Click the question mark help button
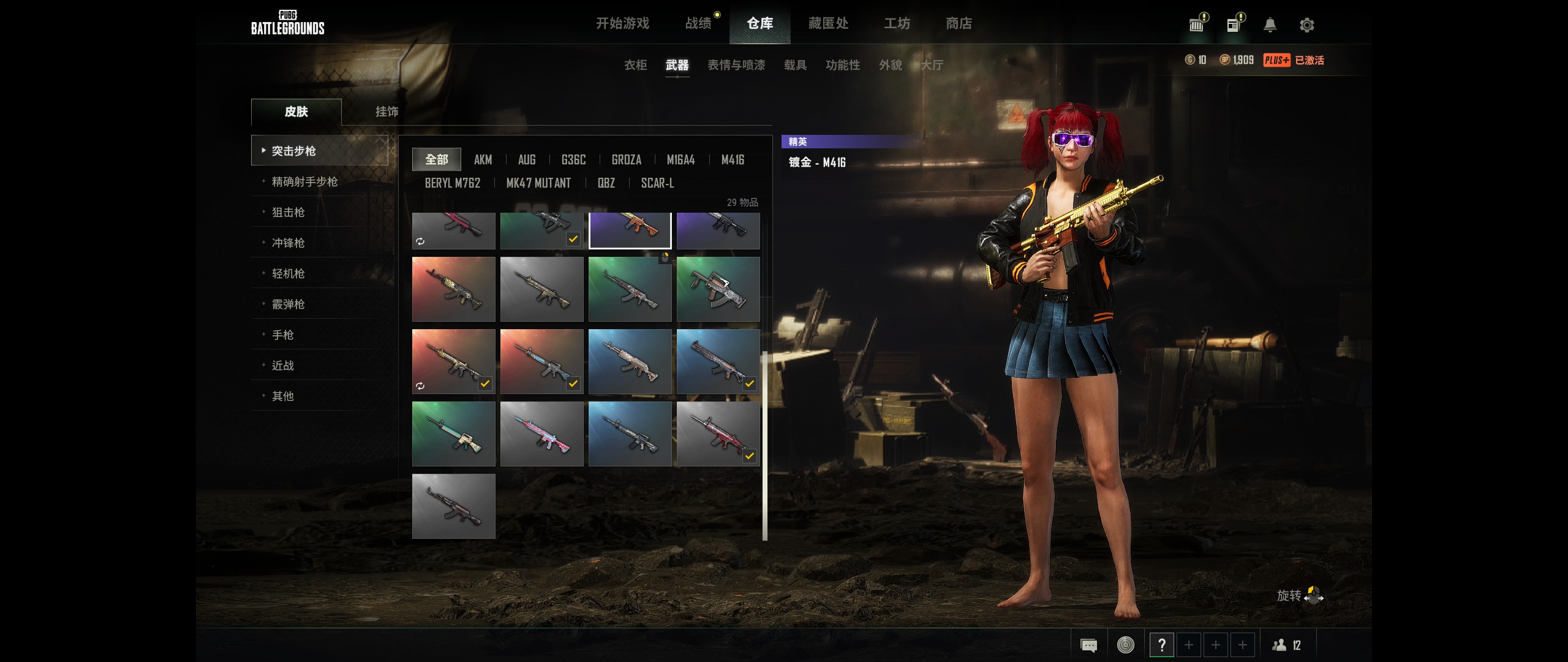The image size is (1568, 662). tap(1161, 645)
